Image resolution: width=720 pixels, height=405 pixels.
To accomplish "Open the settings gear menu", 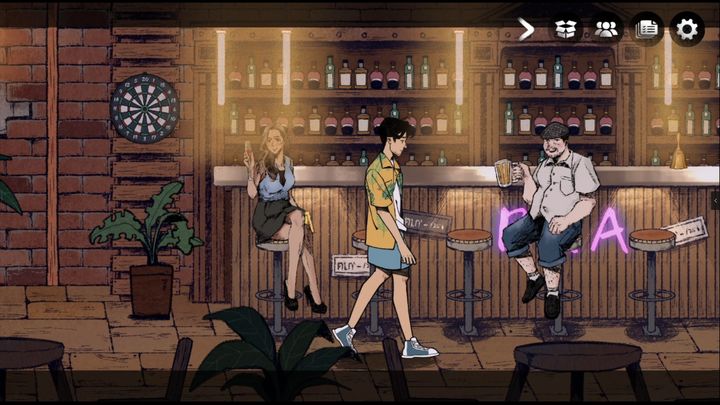I will pos(687,28).
